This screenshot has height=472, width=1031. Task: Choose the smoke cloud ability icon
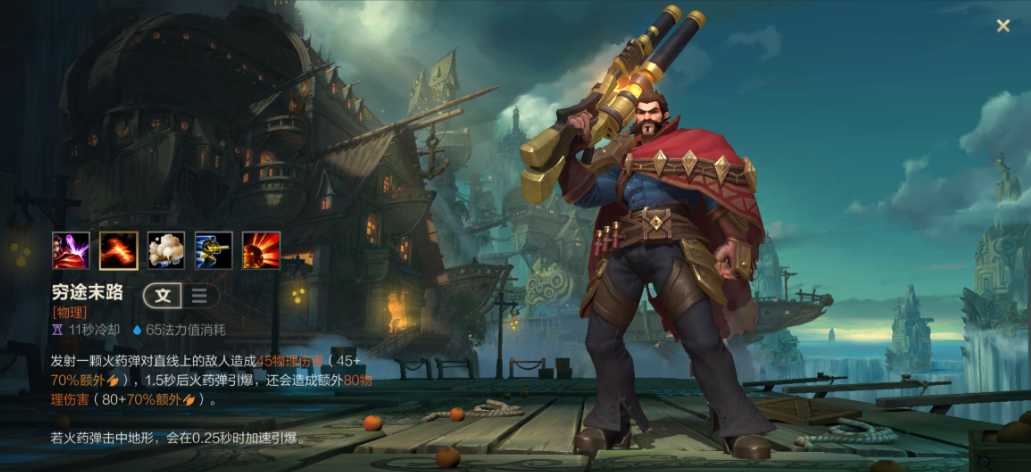click(166, 250)
